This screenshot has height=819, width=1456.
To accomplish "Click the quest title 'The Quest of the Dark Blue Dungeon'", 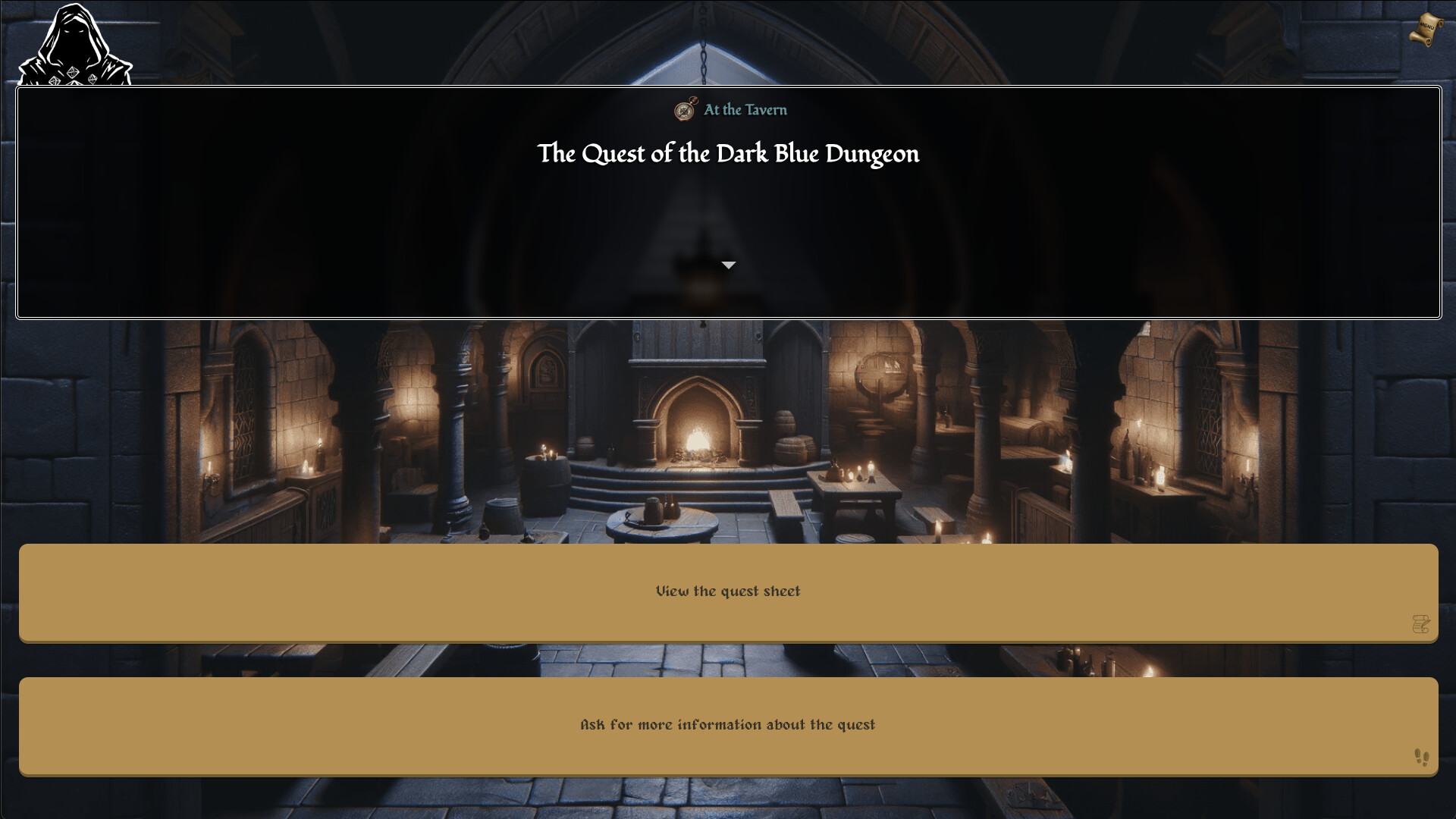I will [728, 154].
